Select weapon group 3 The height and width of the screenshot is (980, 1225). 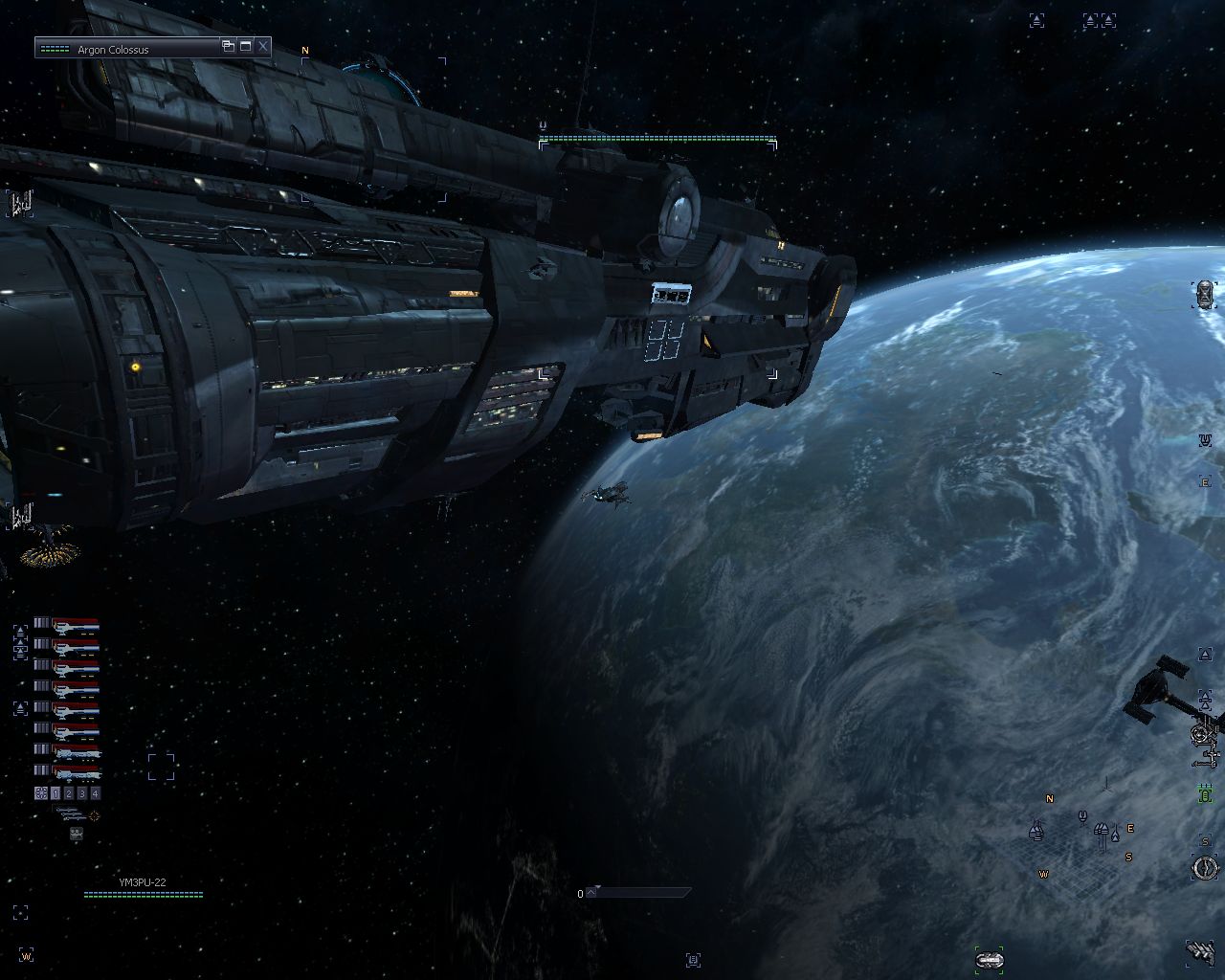pyautogui.click(x=82, y=793)
